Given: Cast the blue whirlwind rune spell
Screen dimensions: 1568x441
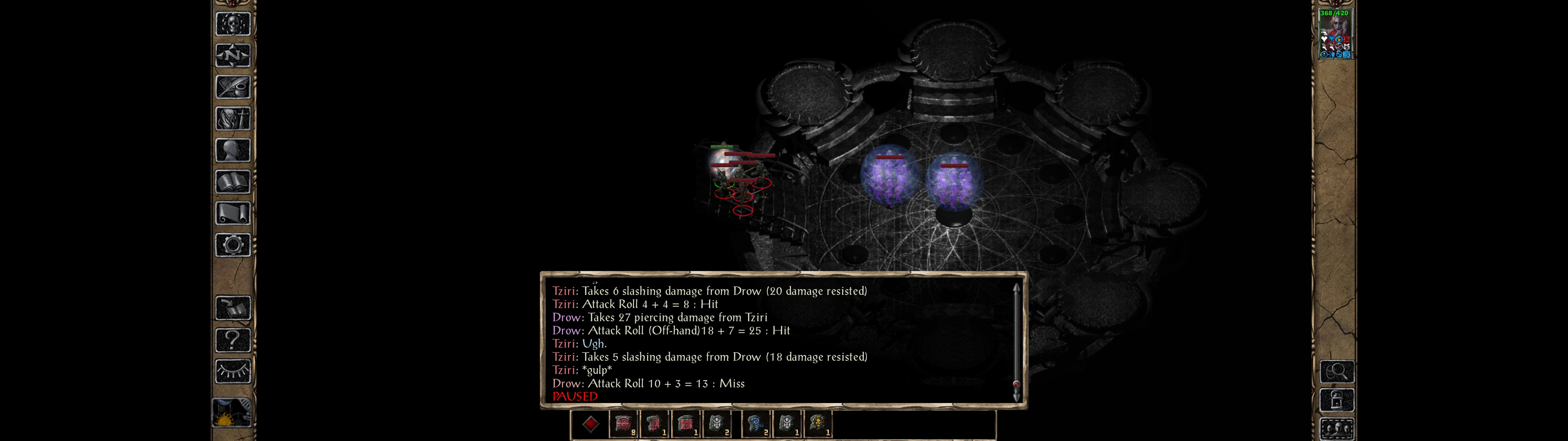Looking at the screenshot, I should 756,424.
